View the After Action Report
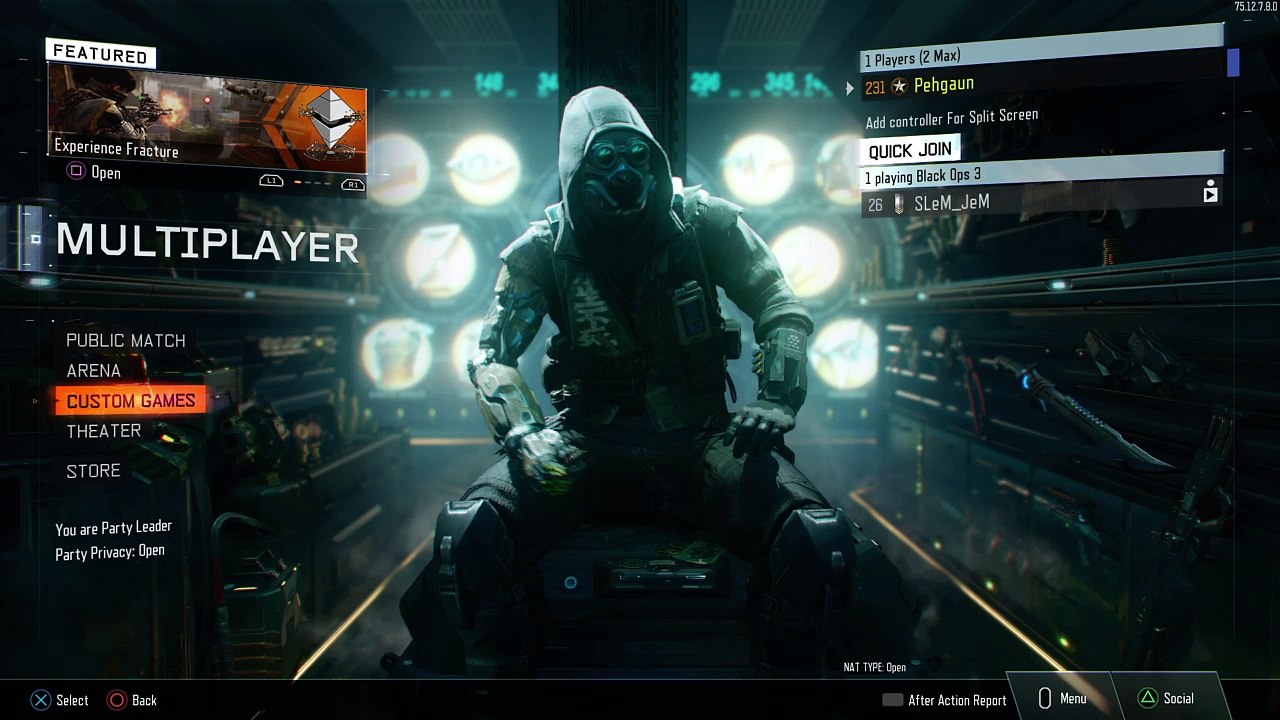 [x=945, y=700]
